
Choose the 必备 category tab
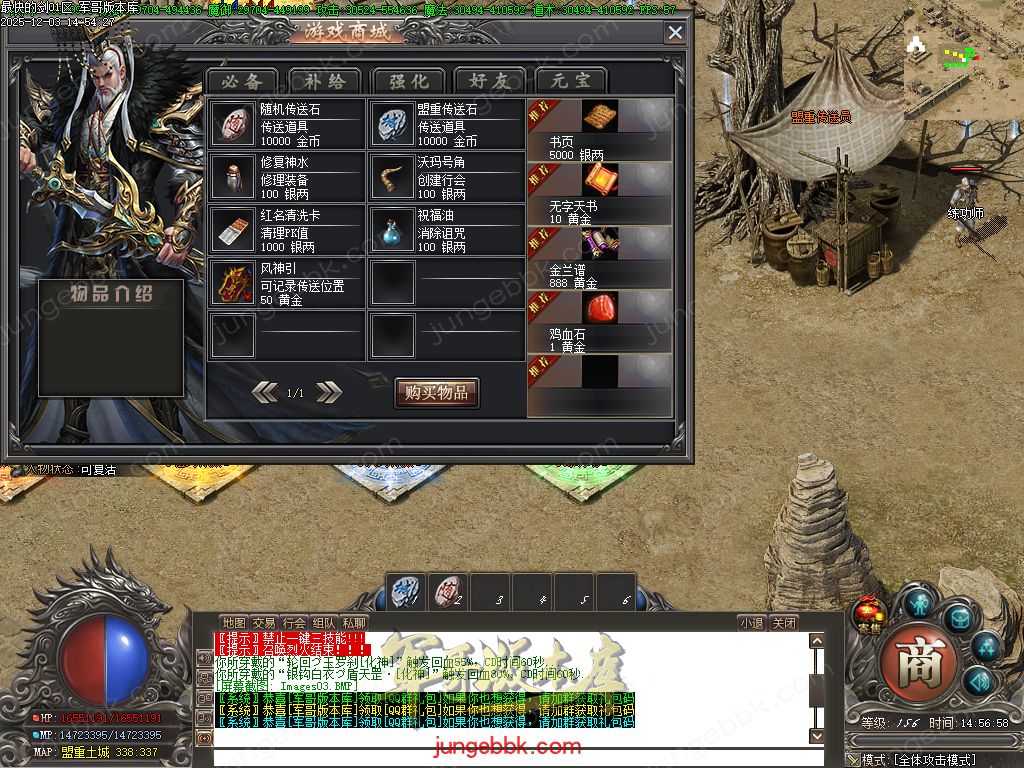(242, 81)
